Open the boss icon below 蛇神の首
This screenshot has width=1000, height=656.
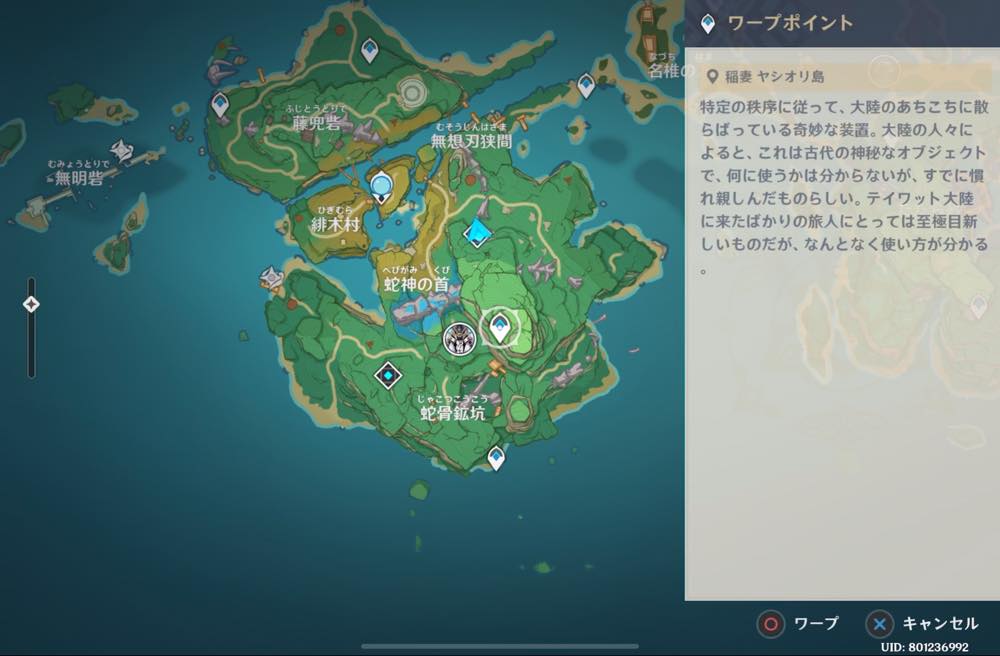tap(459, 340)
